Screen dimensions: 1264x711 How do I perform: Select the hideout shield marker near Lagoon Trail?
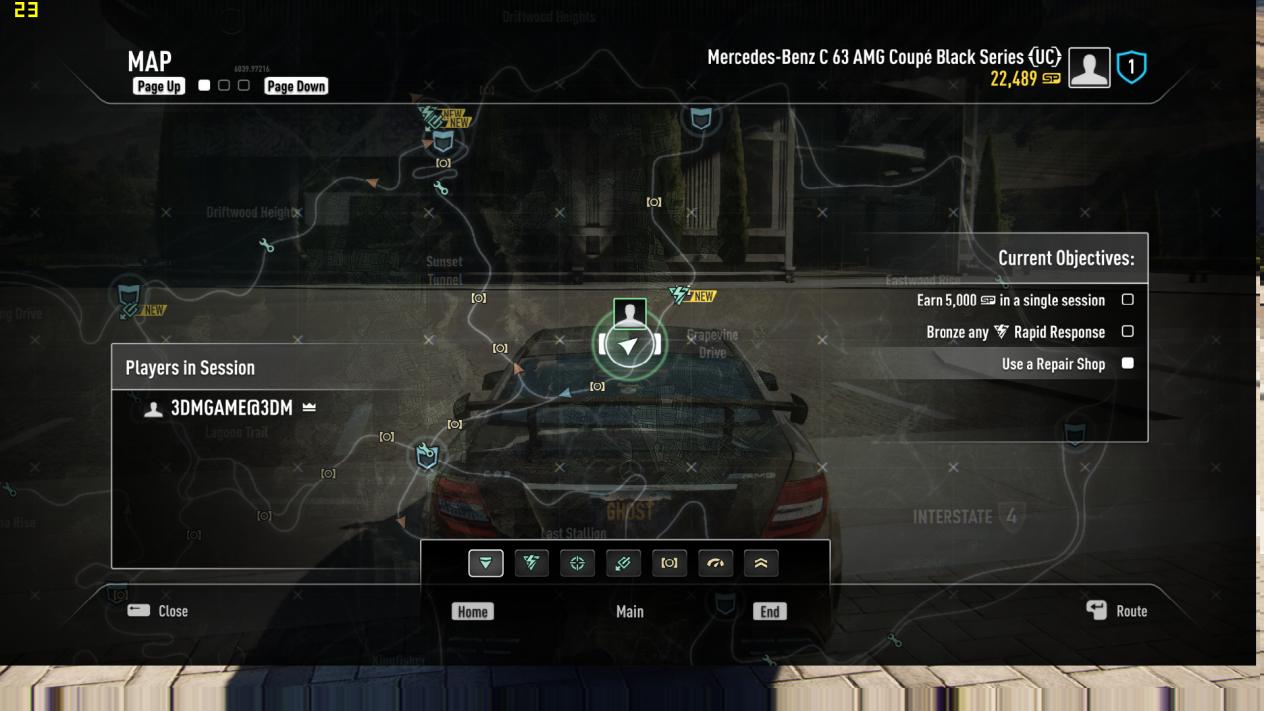(427, 457)
